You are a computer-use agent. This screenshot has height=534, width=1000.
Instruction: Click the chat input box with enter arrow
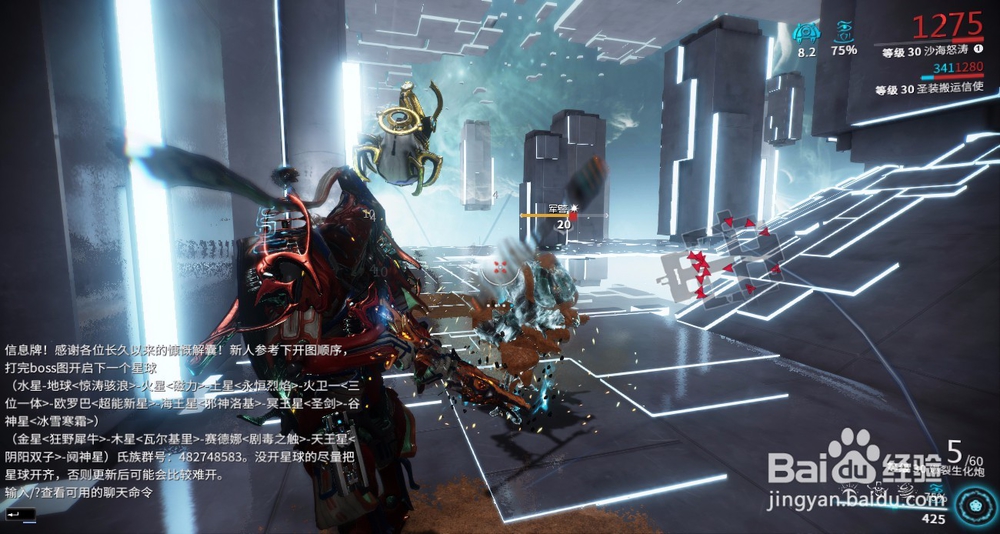point(20,514)
